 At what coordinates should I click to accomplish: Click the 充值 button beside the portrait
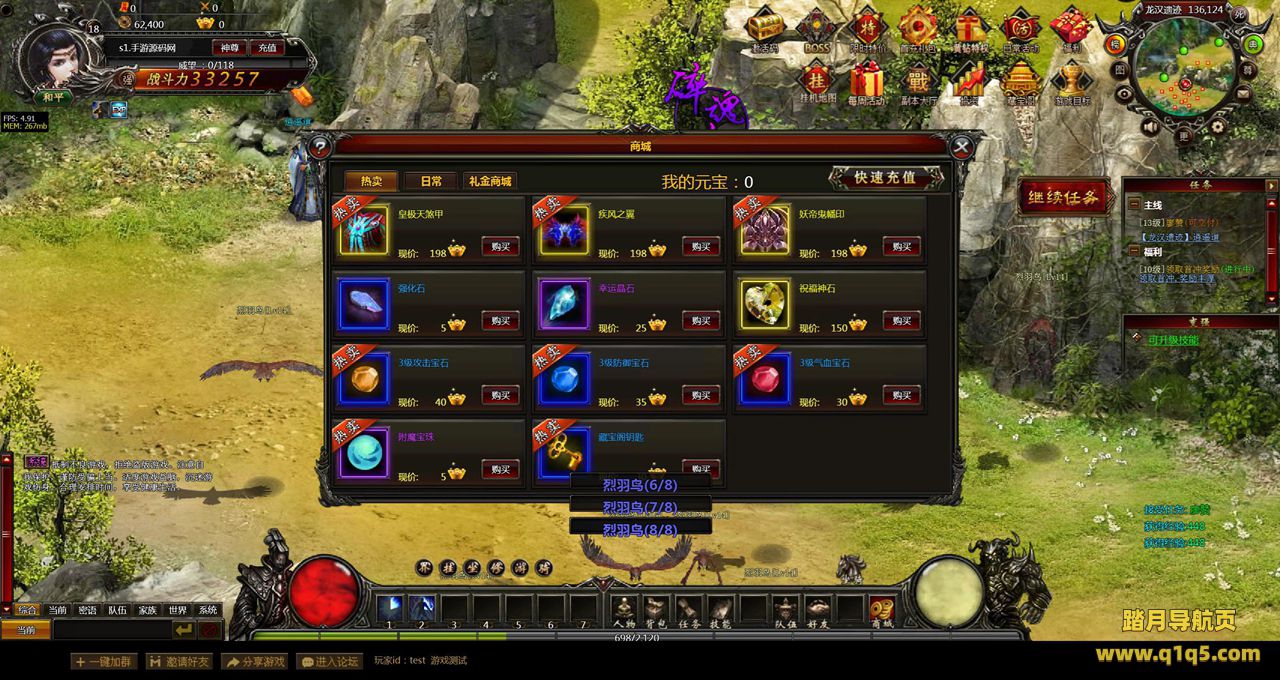[267, 48]
